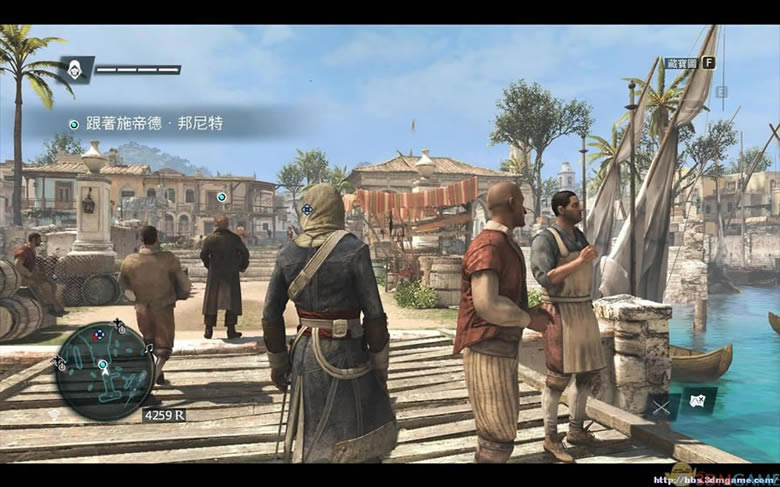Click the circular minimap
The image size is (780, 487).
104,370
